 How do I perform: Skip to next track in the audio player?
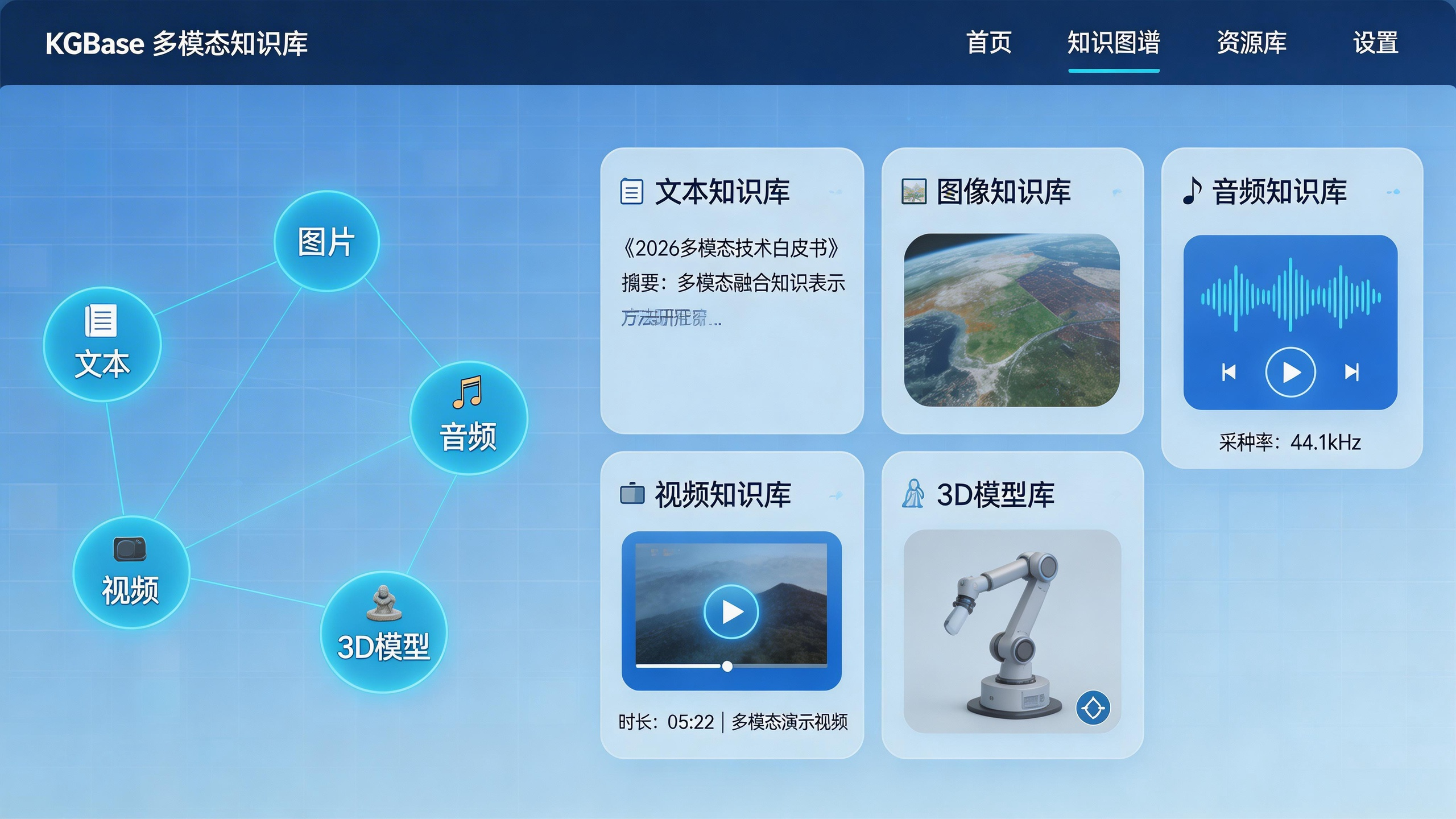(x=1352, y=373)
